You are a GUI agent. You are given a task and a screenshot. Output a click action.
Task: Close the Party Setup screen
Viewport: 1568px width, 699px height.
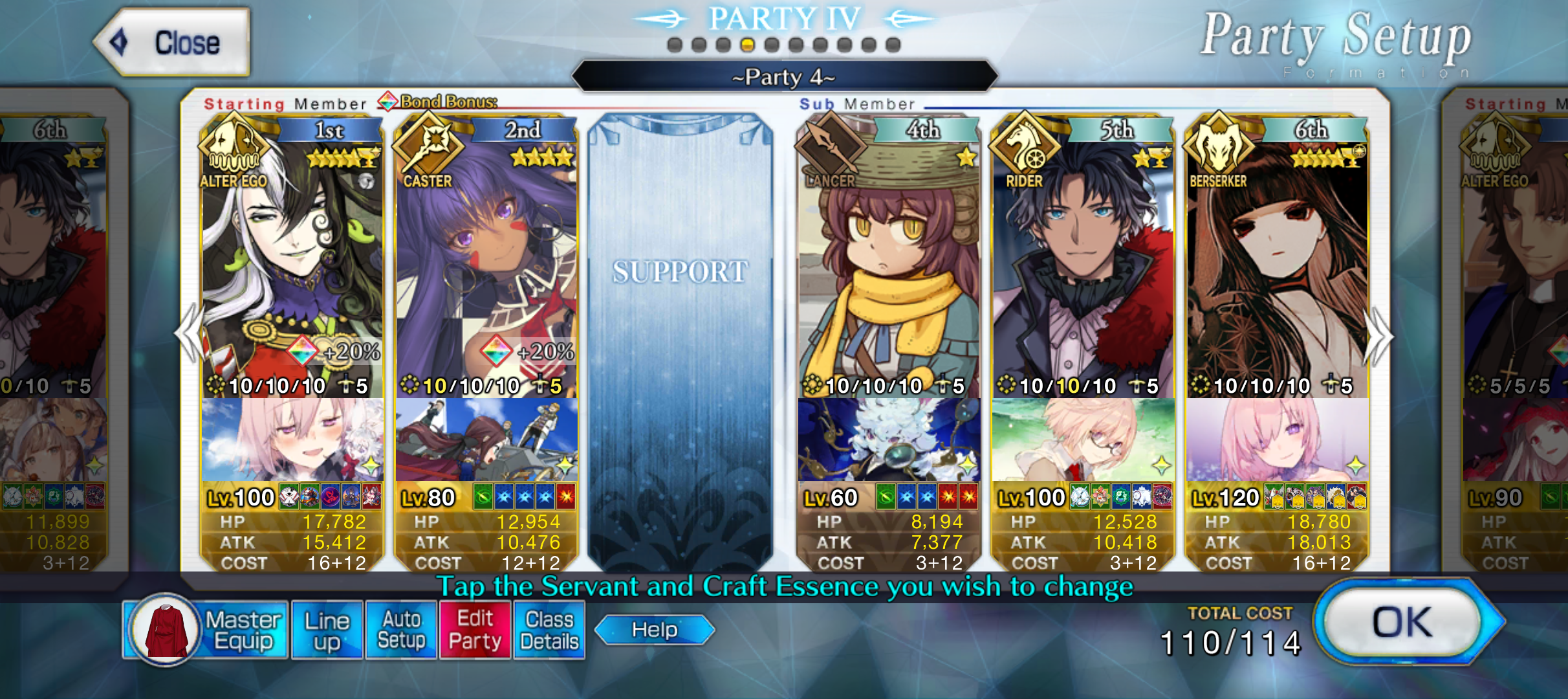[x=173, y=43]
